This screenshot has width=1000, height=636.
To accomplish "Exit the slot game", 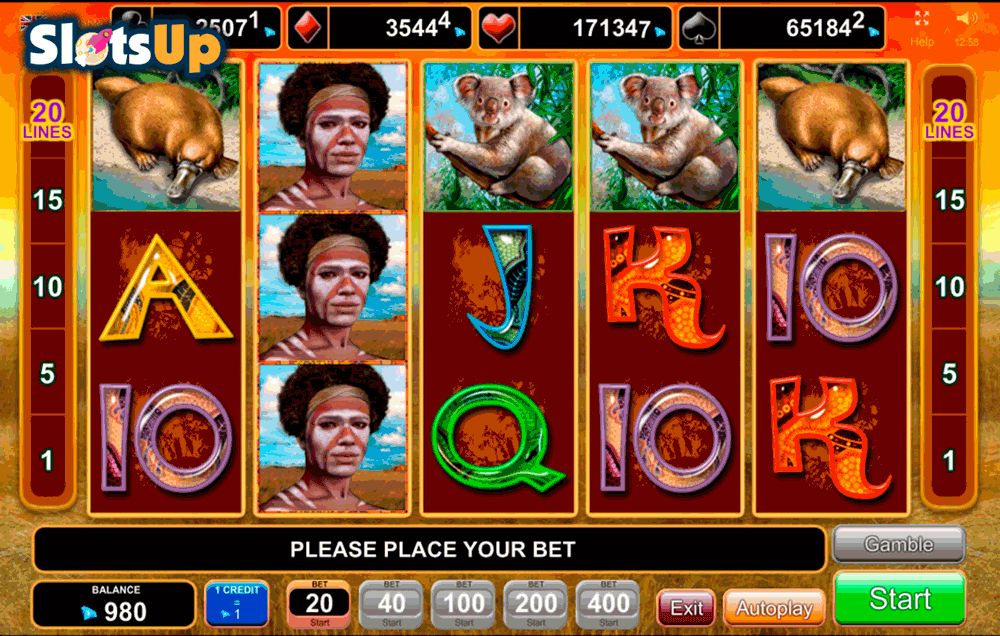I will click(686, 607).
